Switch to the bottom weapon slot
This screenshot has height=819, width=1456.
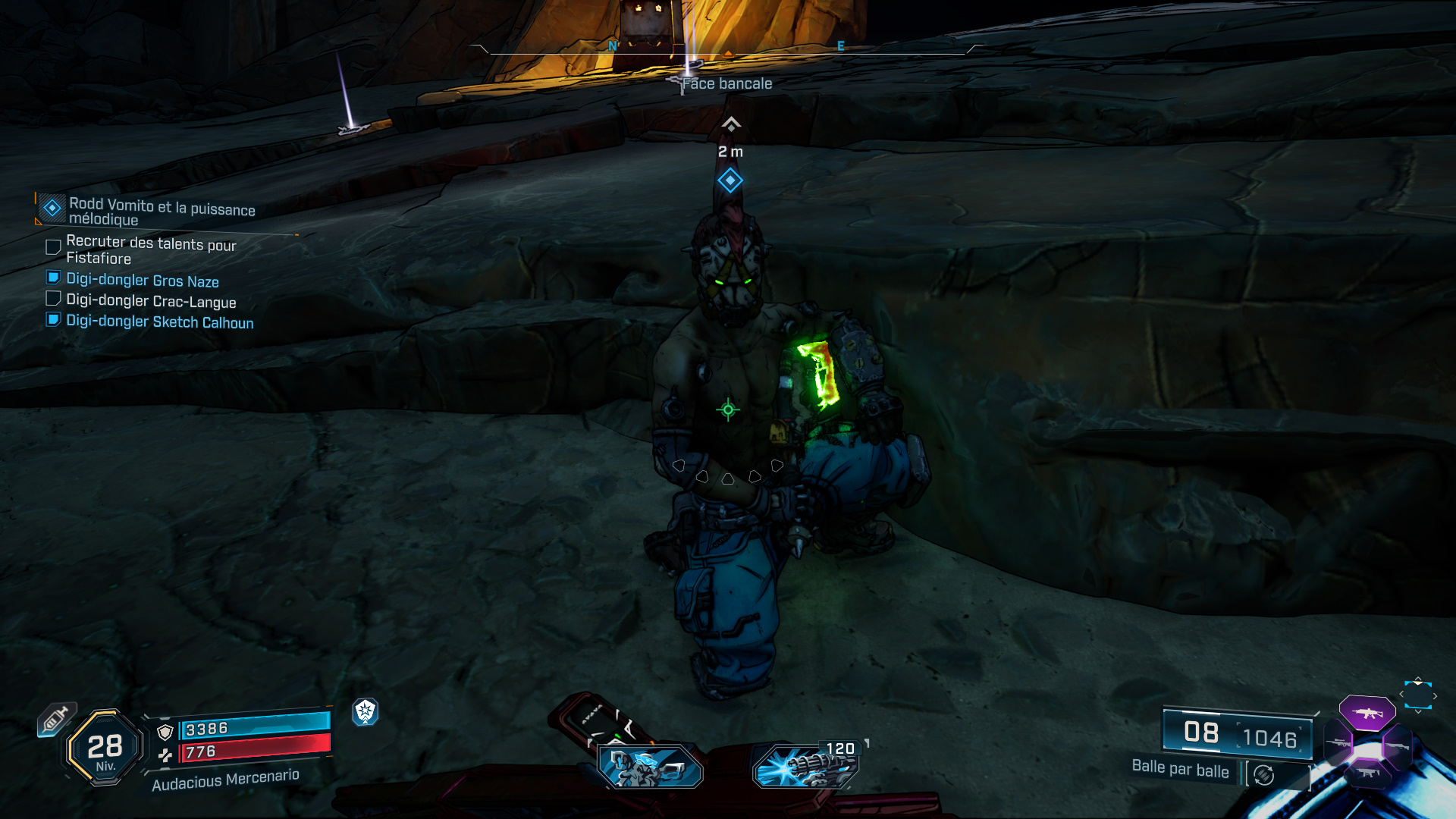pyautogui.click(x=1367, y=773)
